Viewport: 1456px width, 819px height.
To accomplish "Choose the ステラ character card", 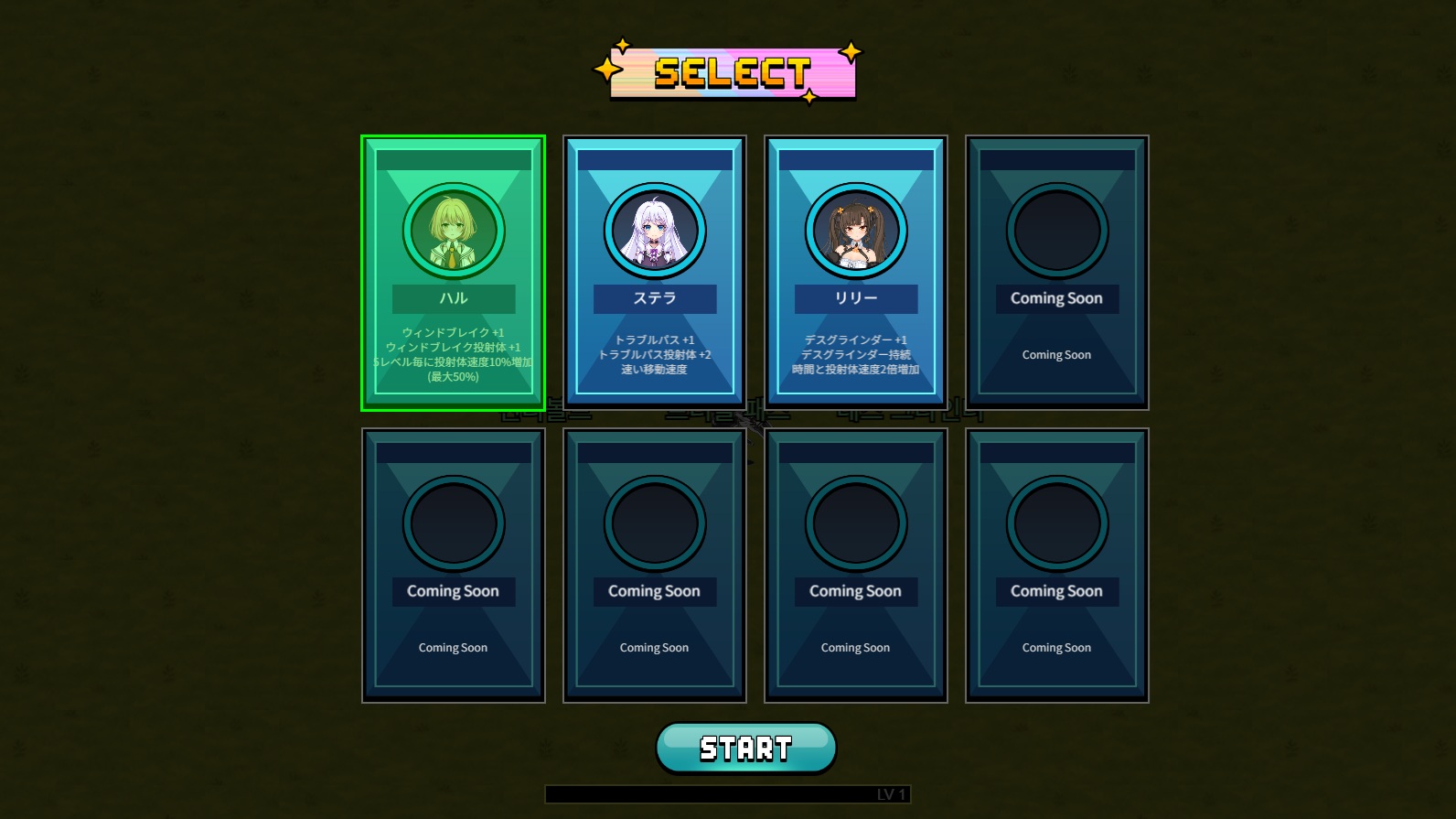I will coord(654,273).
